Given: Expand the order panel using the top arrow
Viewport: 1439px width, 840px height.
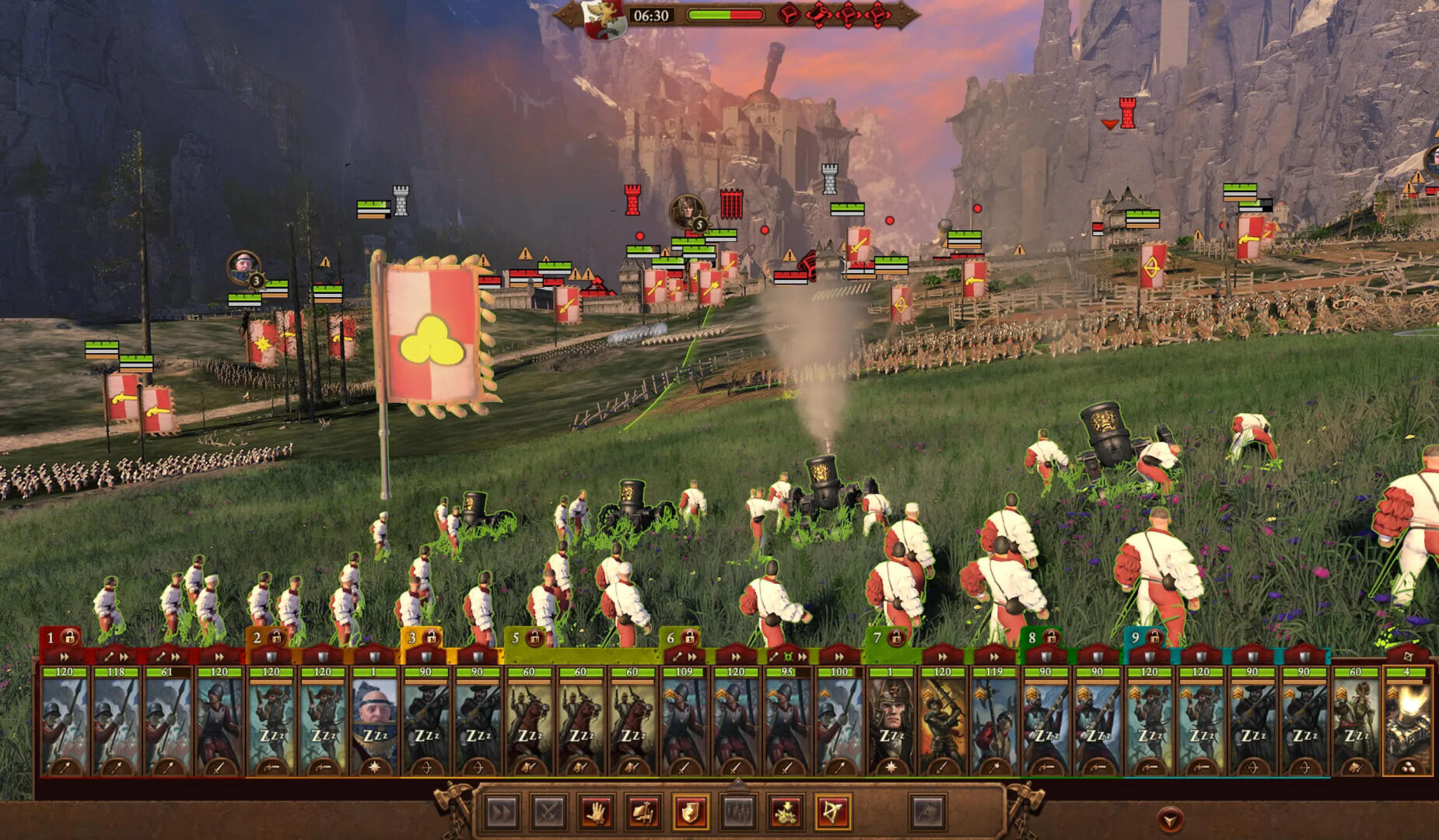Looking at the screenshot, I should click(x=737, y=782).
